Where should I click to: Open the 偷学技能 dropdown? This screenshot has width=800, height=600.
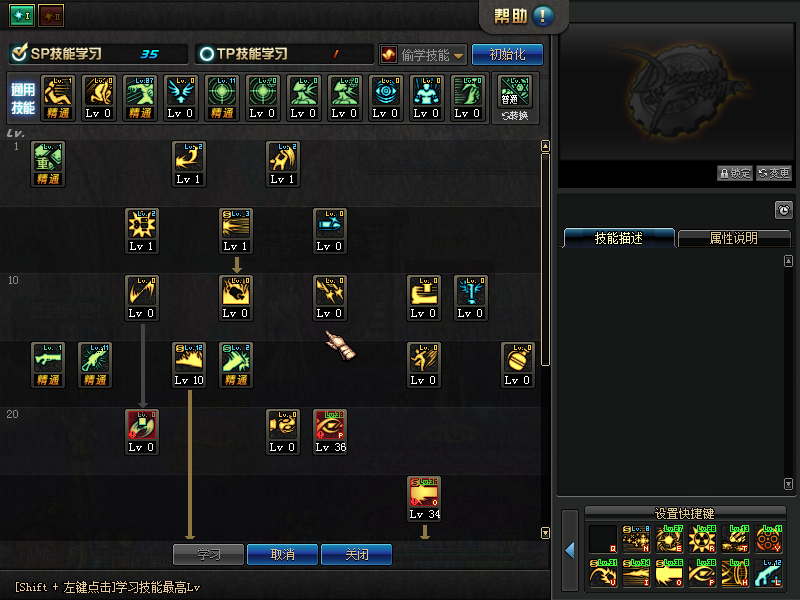click(x=424, y=55)
